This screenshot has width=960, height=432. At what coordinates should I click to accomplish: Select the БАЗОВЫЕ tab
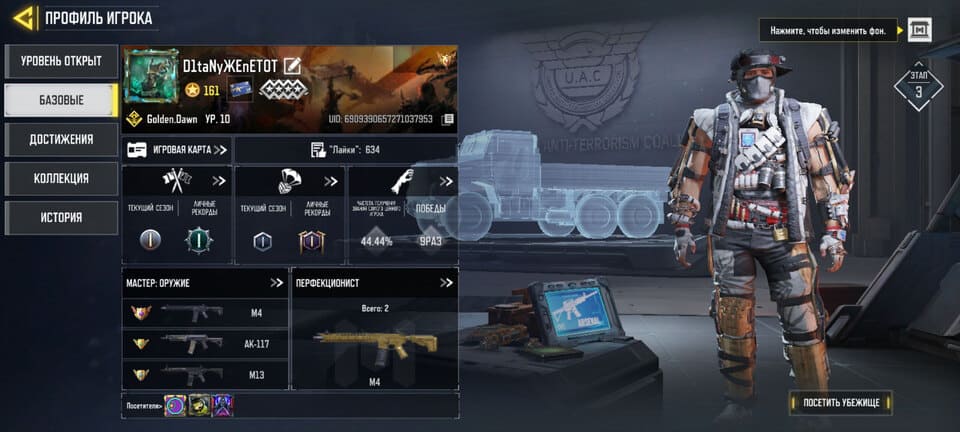pyautogui.click(x=61, y=100)
